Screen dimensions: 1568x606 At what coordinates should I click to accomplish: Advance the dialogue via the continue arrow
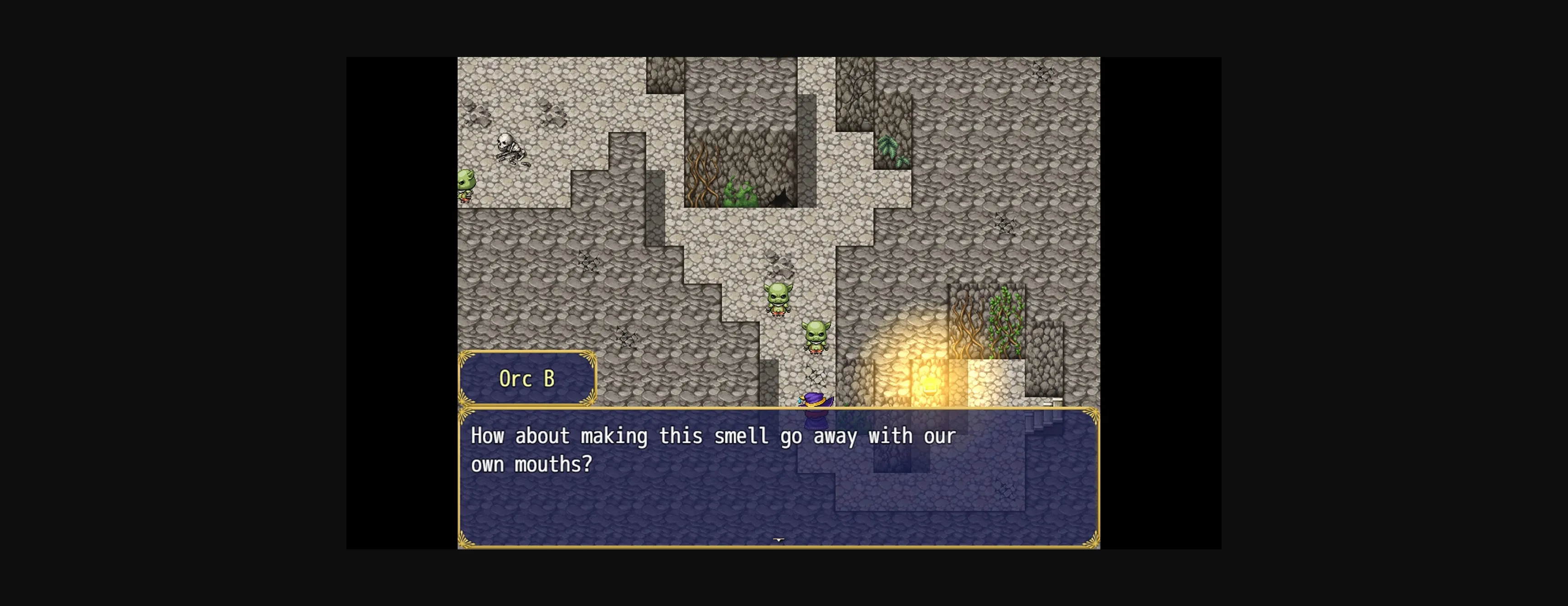point(779,539)
